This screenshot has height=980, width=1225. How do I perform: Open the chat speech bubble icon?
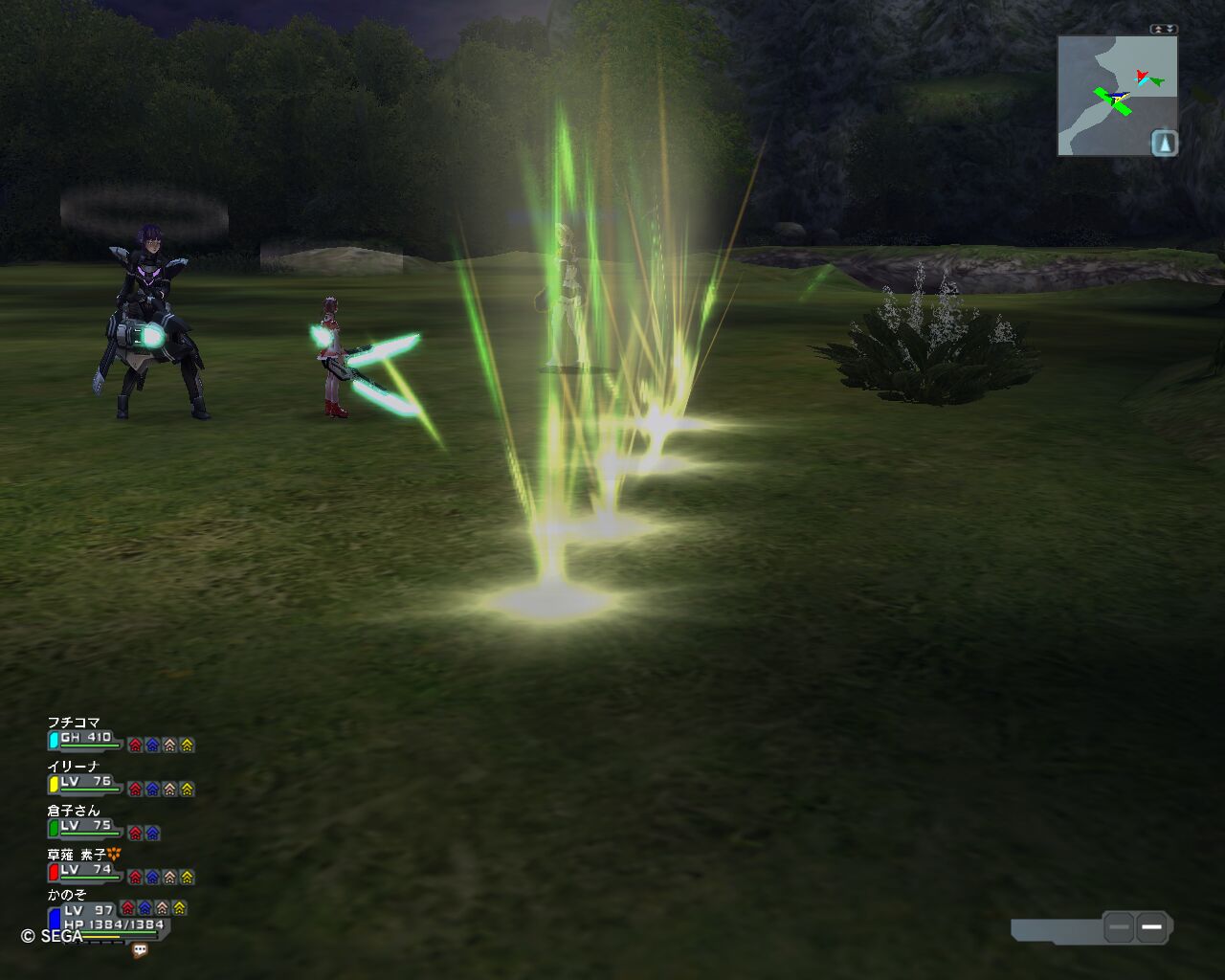pyautogui.click(x=140, y=950)
